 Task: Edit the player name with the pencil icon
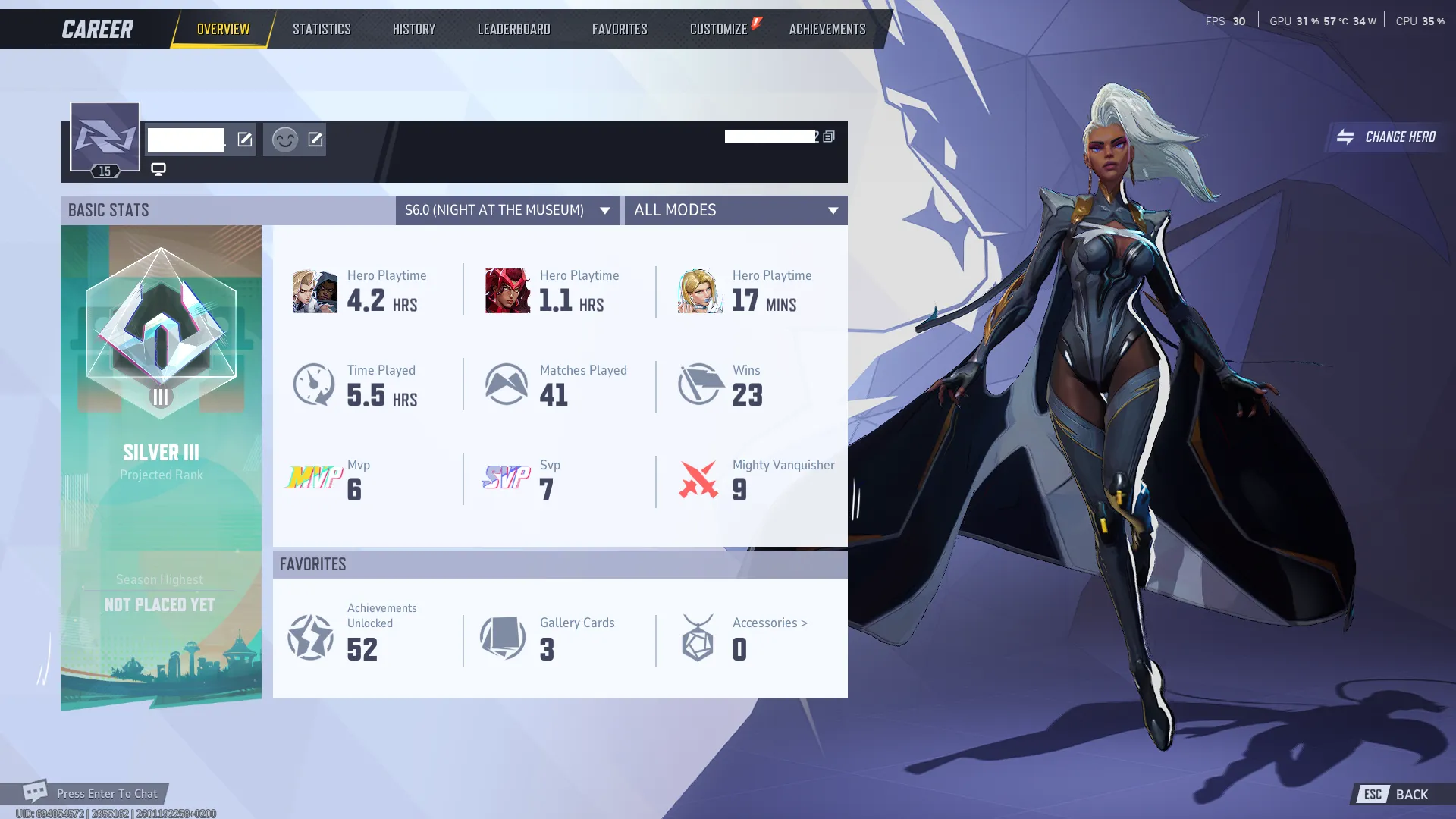[x=243, y=140]
